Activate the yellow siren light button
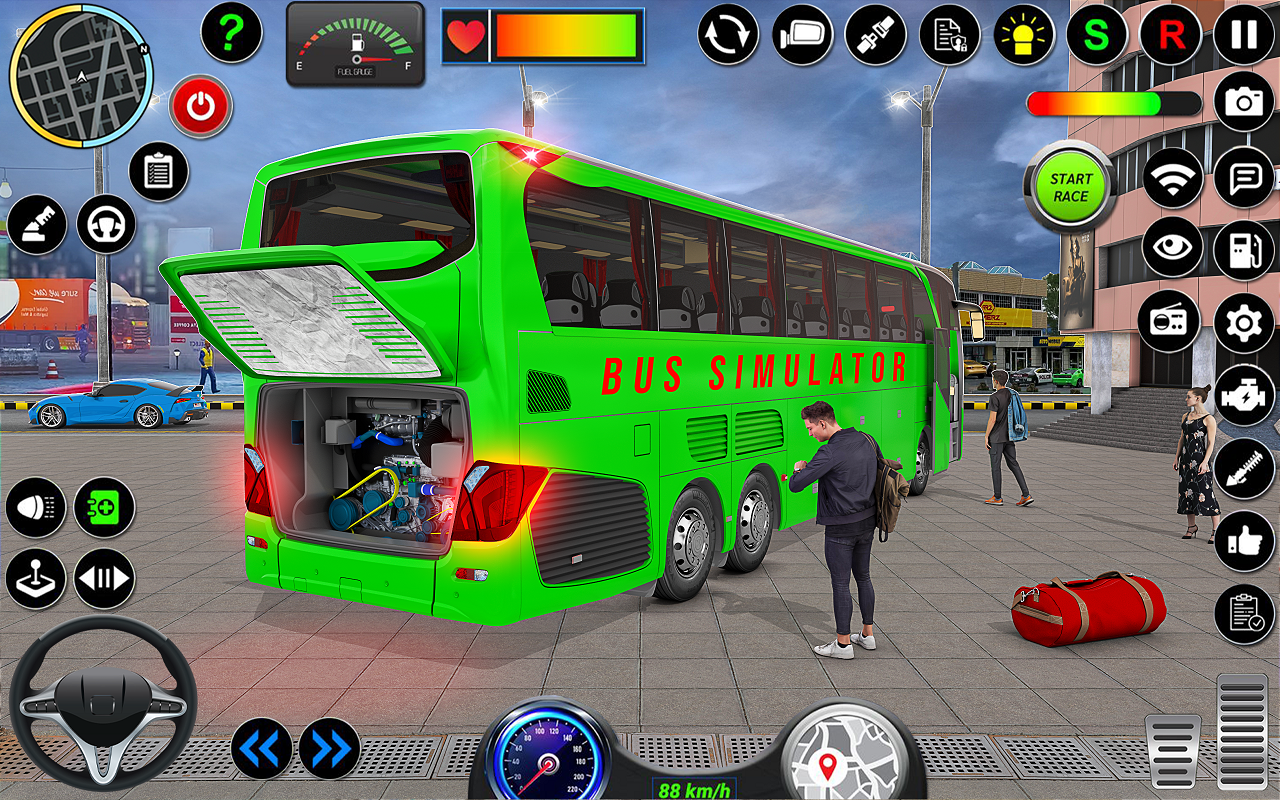Screen dimensions: 1280x800 [1024, 34]
